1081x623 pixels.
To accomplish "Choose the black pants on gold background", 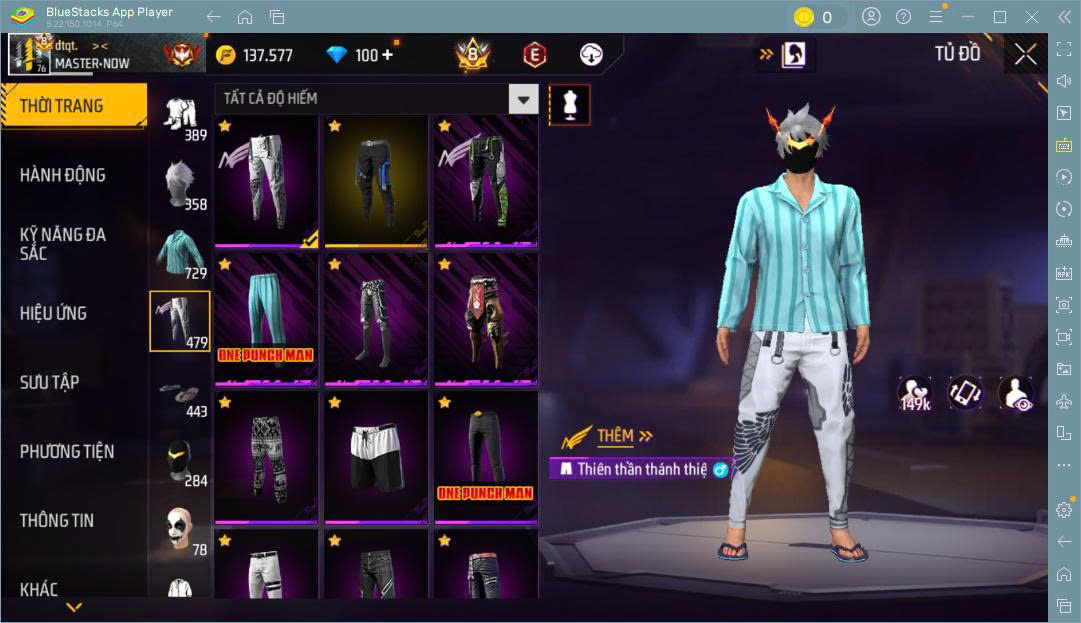I will [x=376, y=181].
